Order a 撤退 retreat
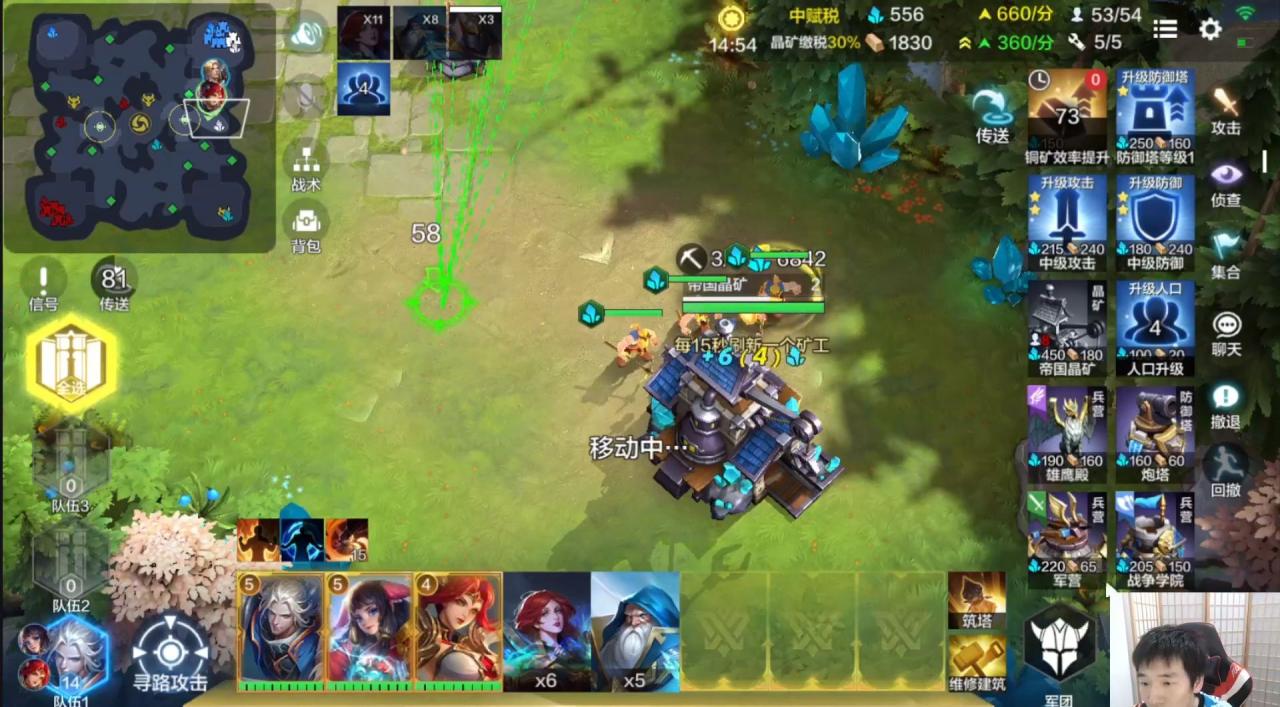The image size is (1280, 707). [1226, 404]
